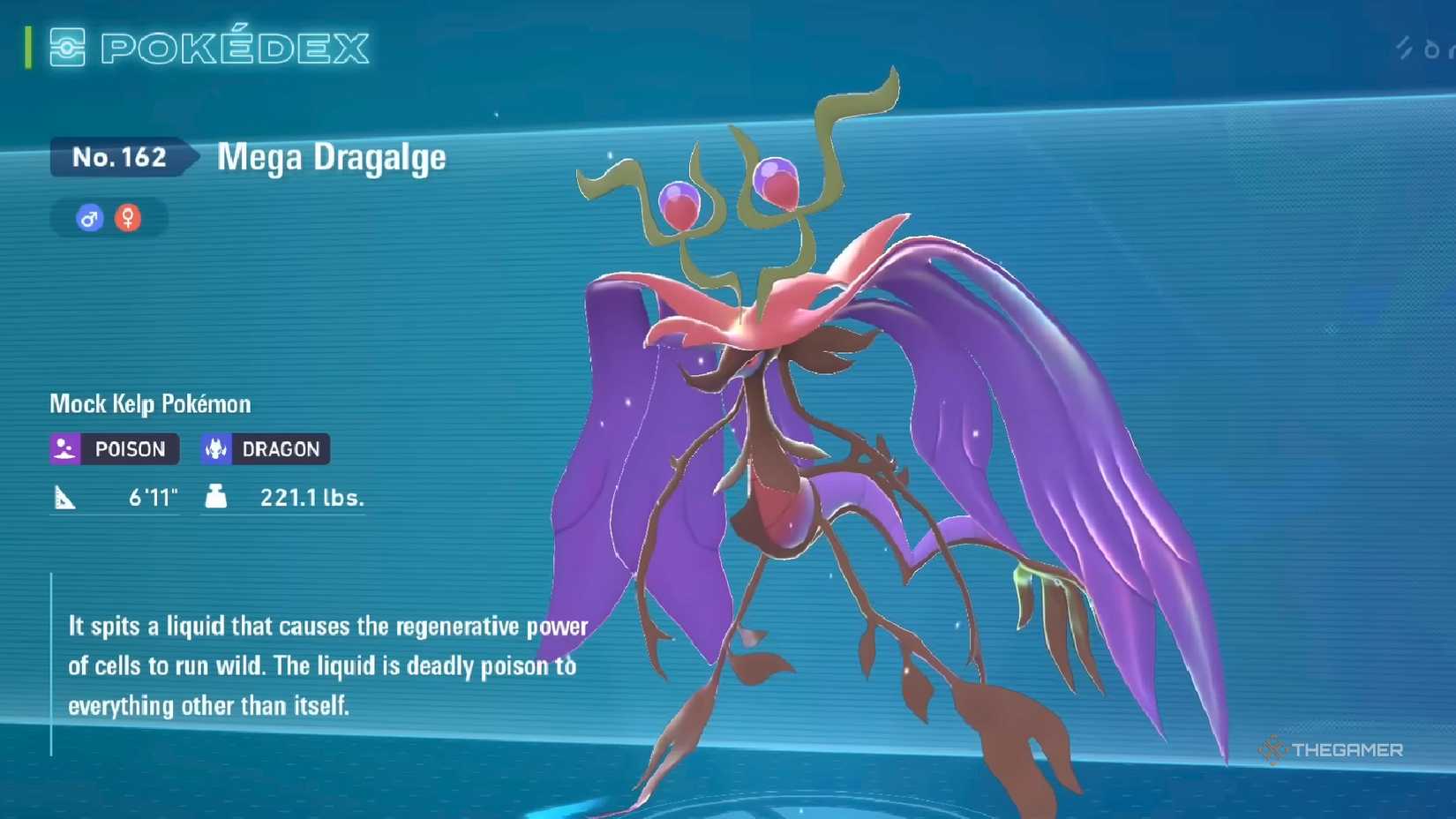The image size is (1456, 819).
Task: Click the Mega Dragalge name entry
Action: tap(330, 159)
